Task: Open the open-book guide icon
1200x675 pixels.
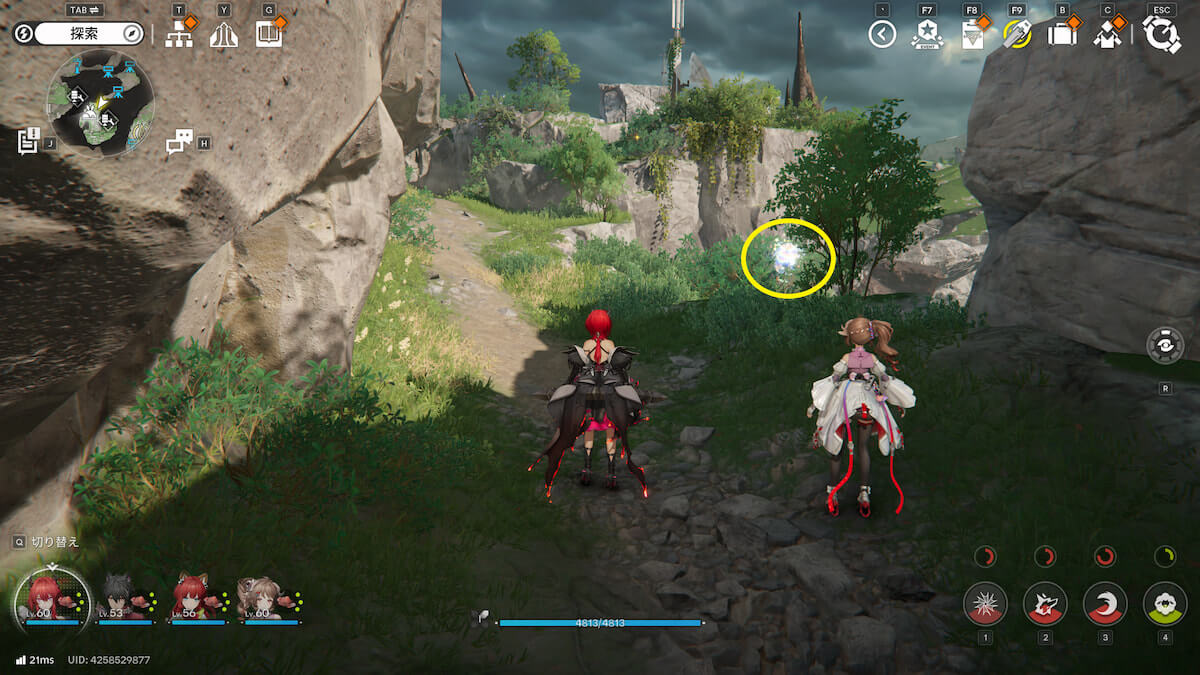Action: 268,35
